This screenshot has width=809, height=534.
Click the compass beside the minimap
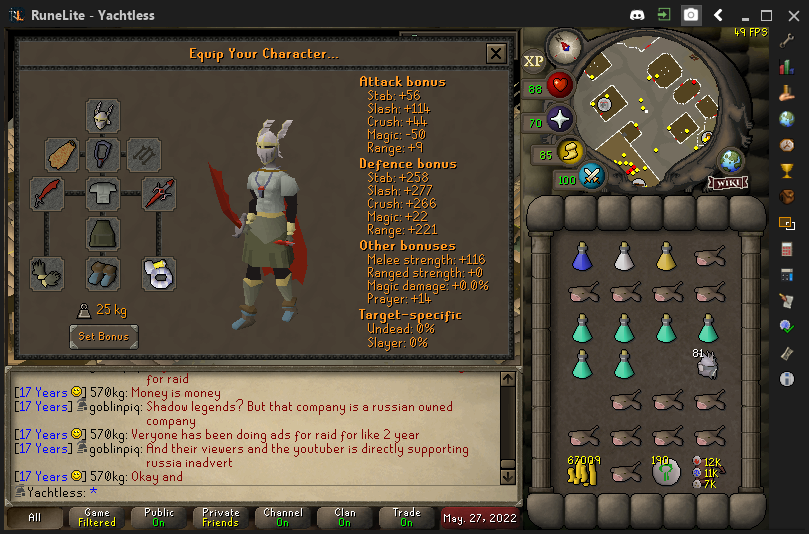click(565, 46)
